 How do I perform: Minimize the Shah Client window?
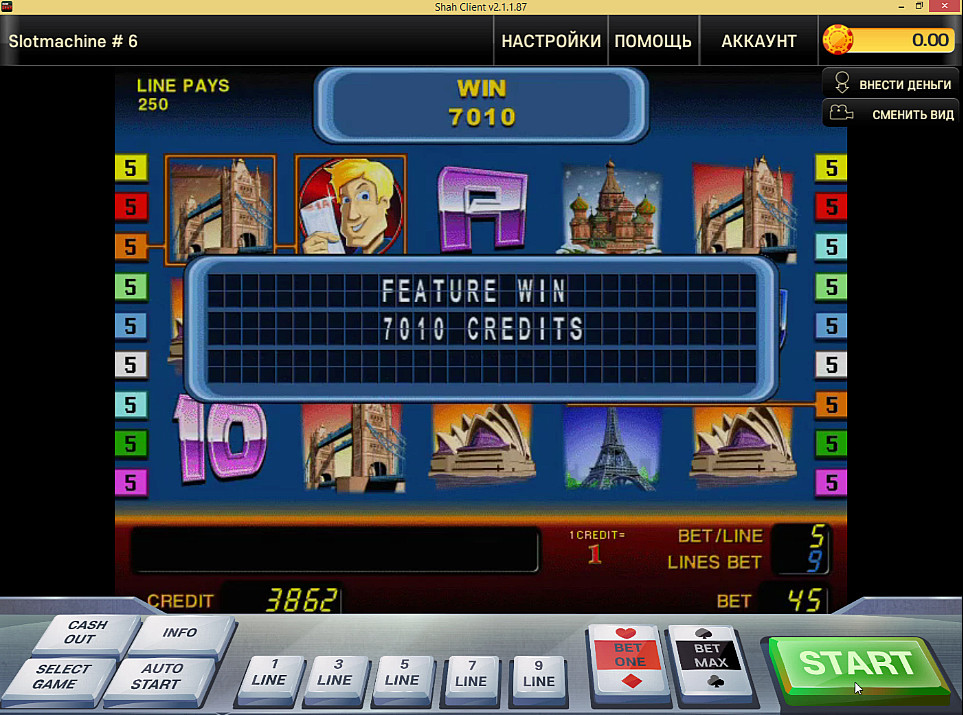pyautogui.click(x=902, y=6)
